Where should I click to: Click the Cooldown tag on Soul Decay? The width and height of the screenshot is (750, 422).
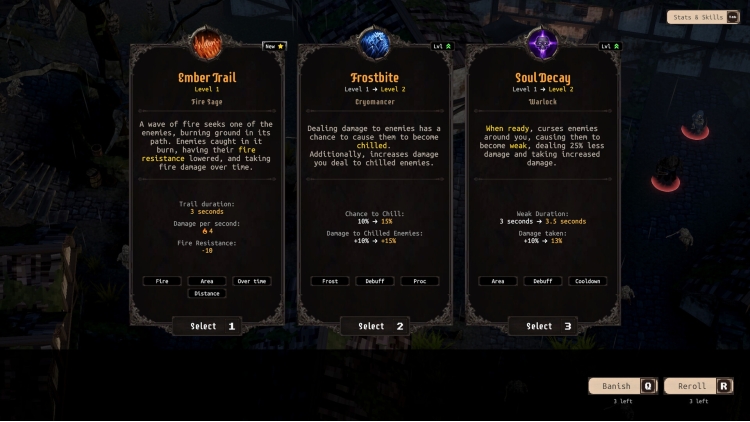coord(587,281)
